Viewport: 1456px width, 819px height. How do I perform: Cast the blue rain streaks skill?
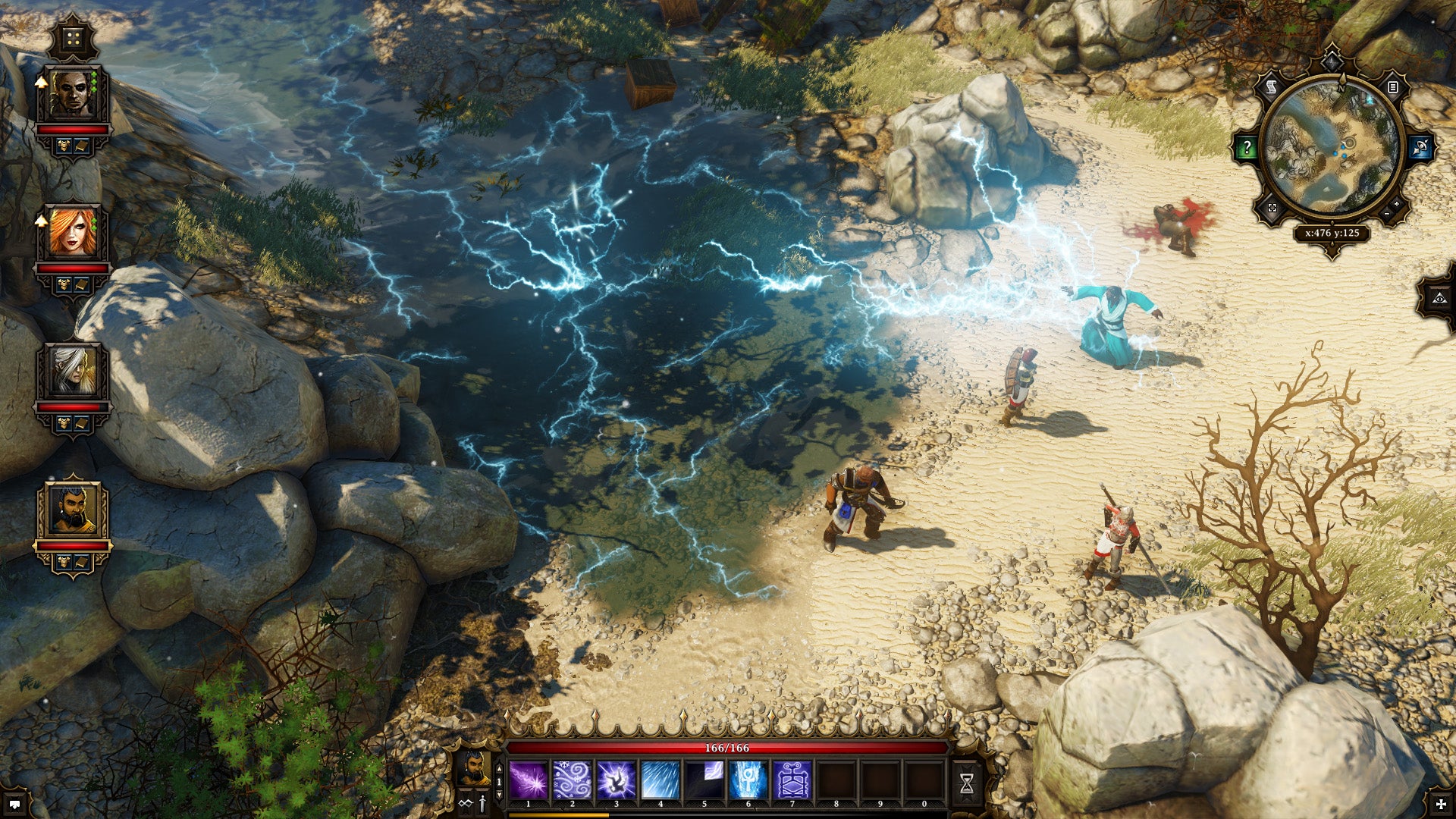click(660, 780)
